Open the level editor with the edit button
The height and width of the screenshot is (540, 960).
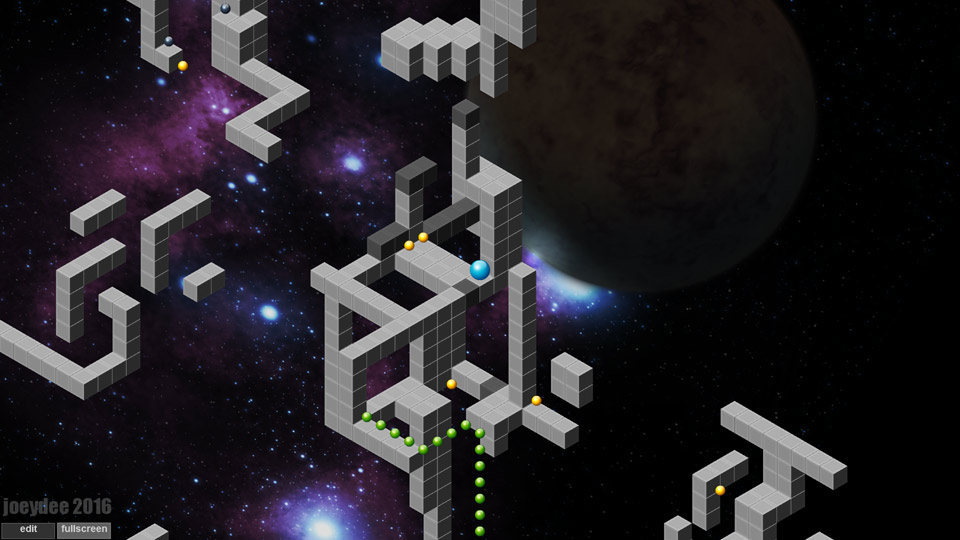pyautogui.click(x=28, y=529)
